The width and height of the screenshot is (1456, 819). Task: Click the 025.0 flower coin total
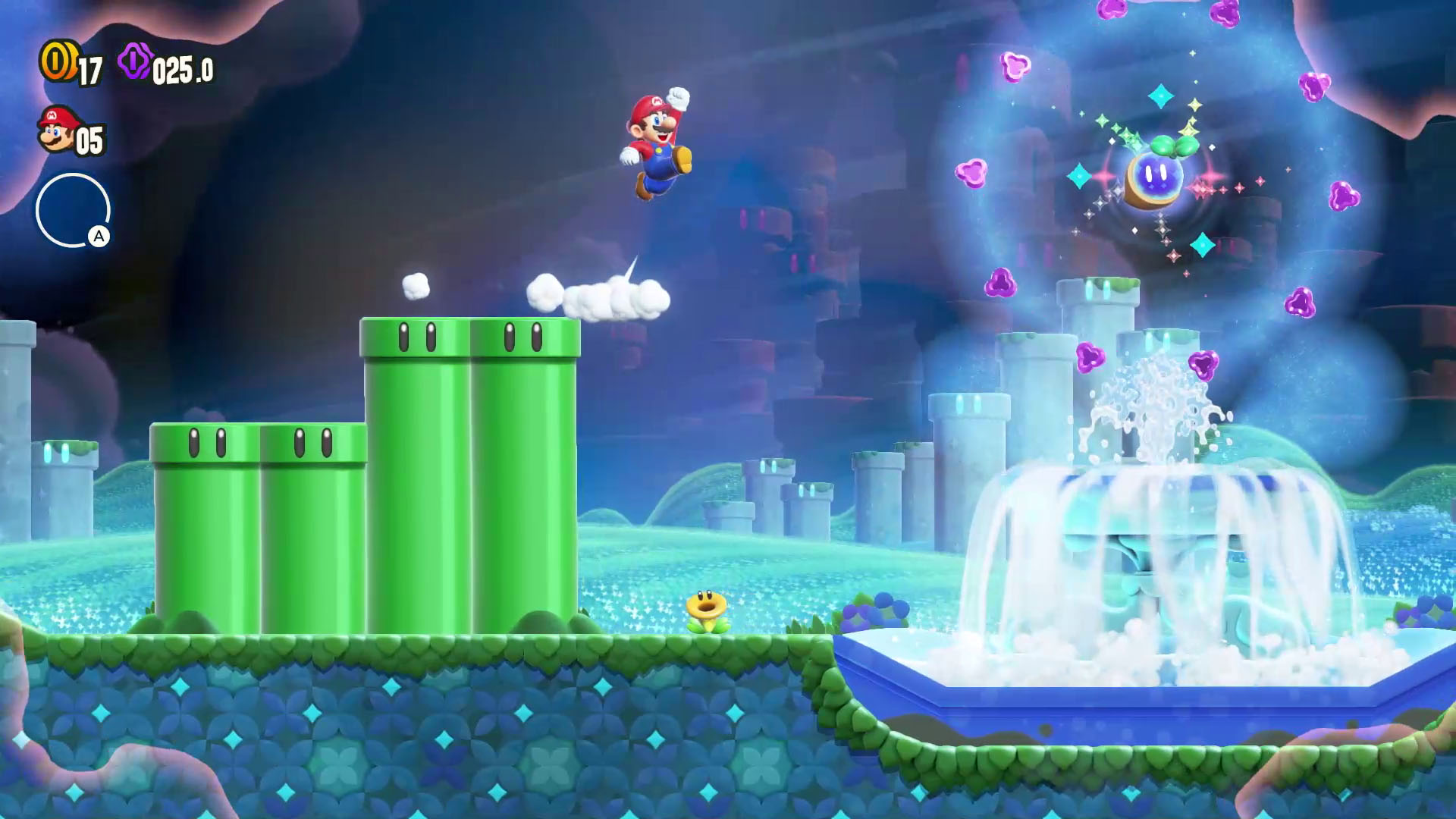tap(182, 71)
